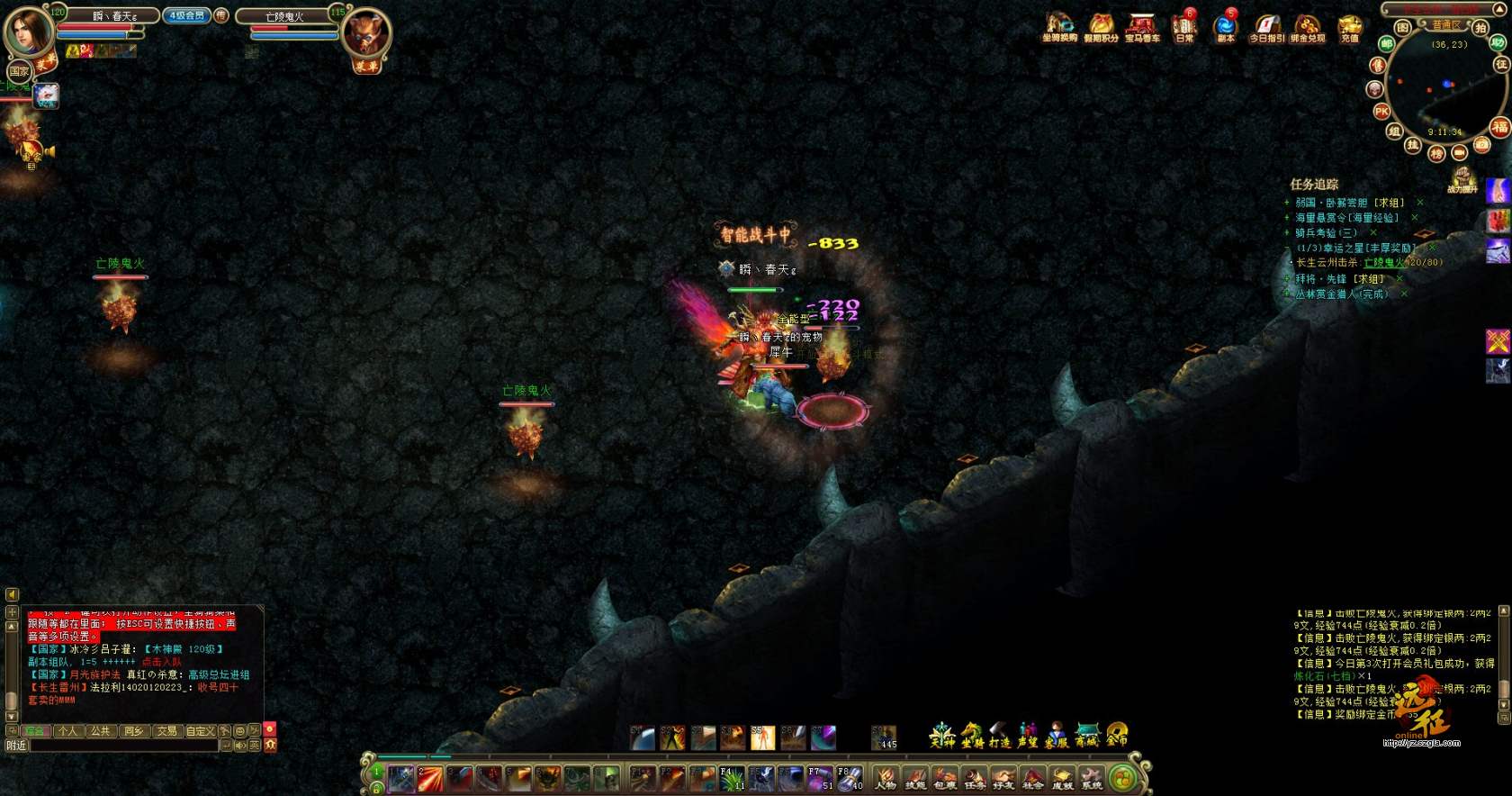The width and height of the screenshot is (1512, 796).
Task: Open the 技能 skills panel
Action: point(915,778)
